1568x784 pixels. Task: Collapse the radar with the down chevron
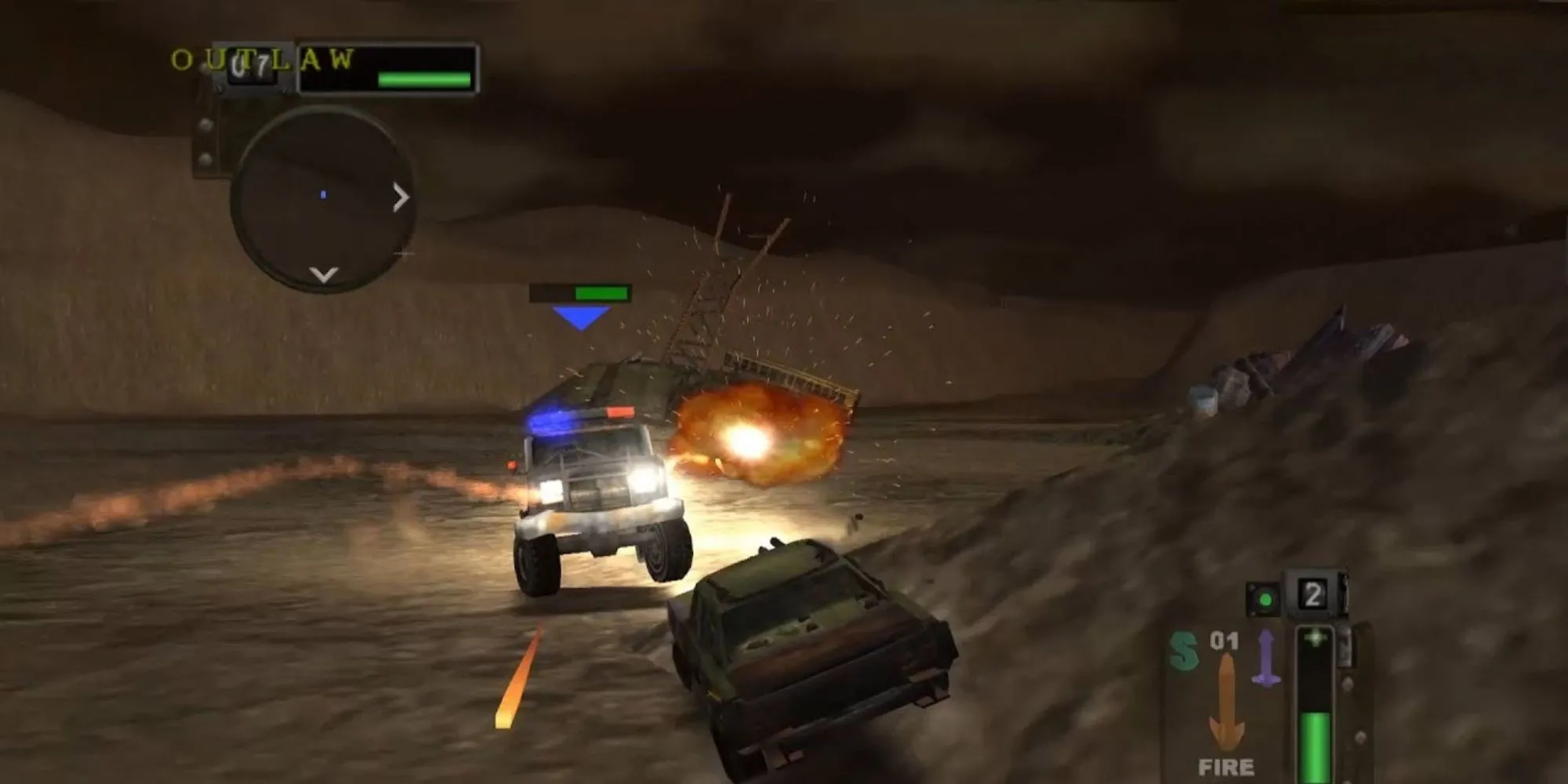321,273
